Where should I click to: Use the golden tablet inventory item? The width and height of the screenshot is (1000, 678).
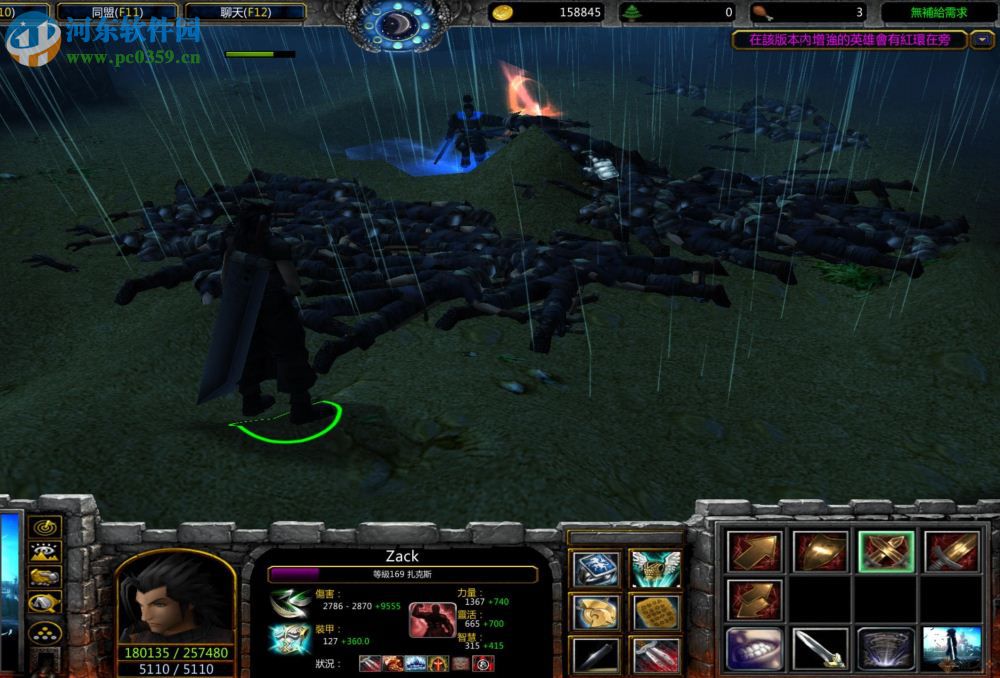654,611
